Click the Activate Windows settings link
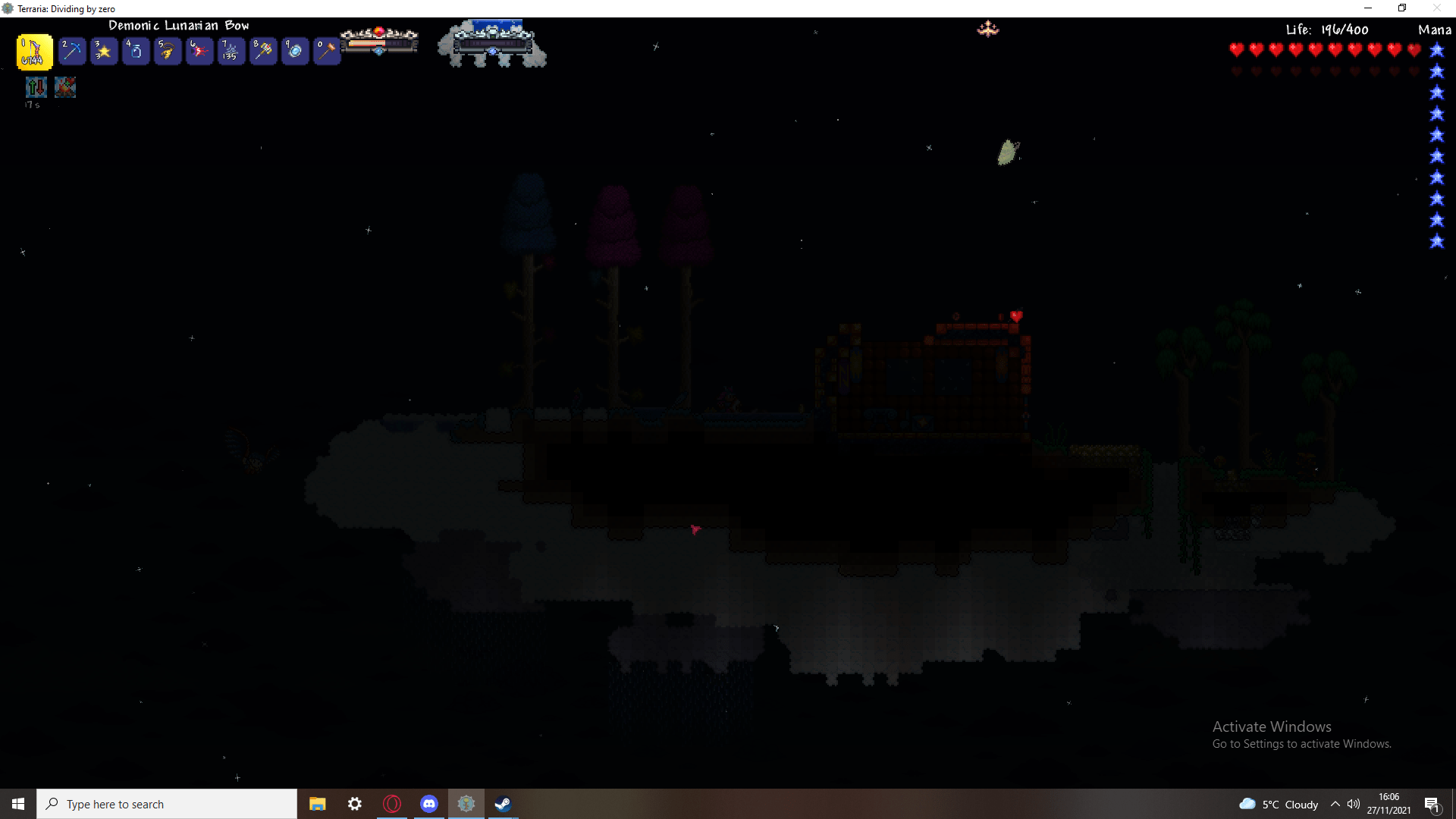1456x819 pixels. coord(1301,744)
